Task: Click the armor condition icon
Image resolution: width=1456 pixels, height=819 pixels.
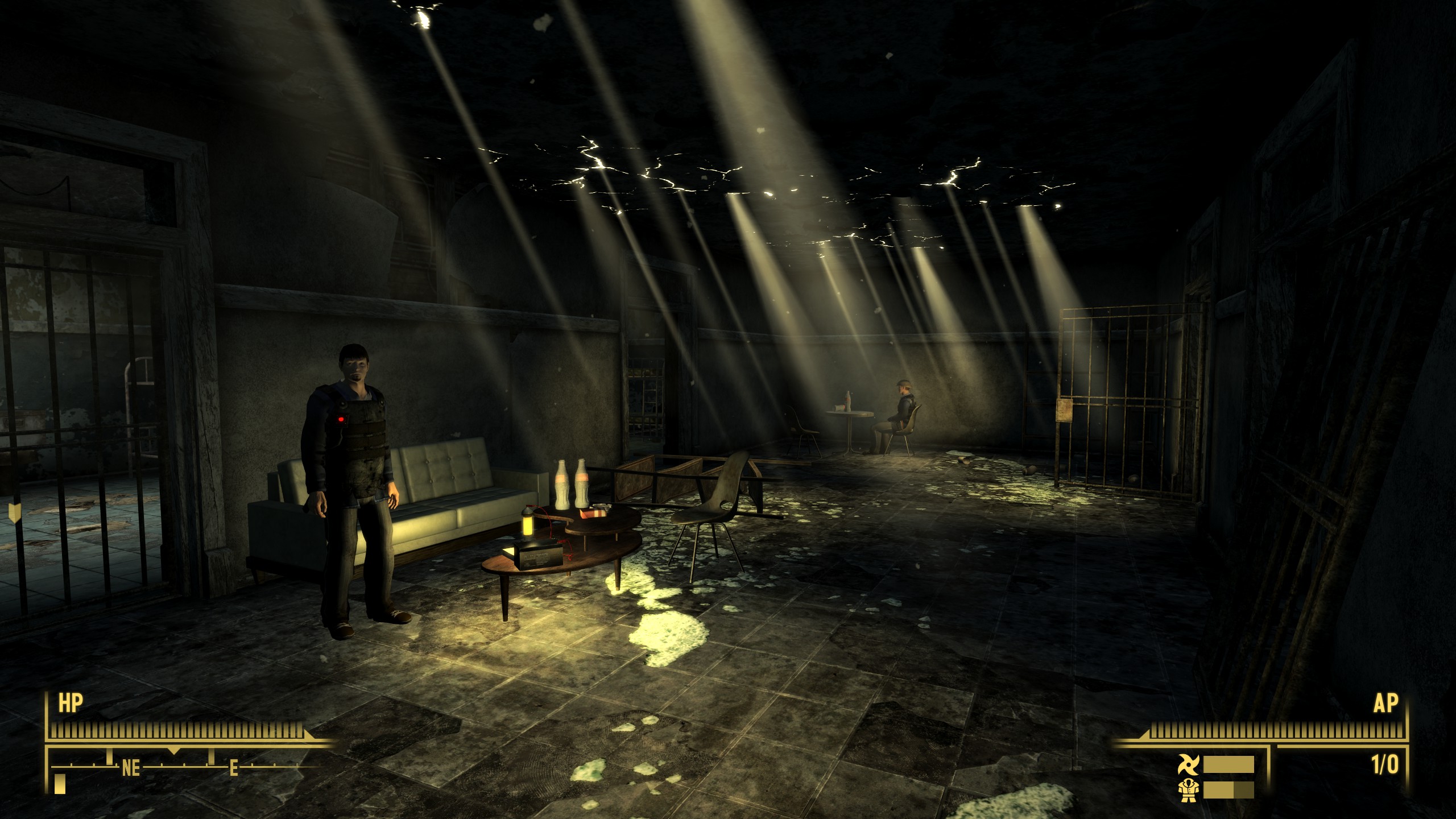Action: (1188, 791)
